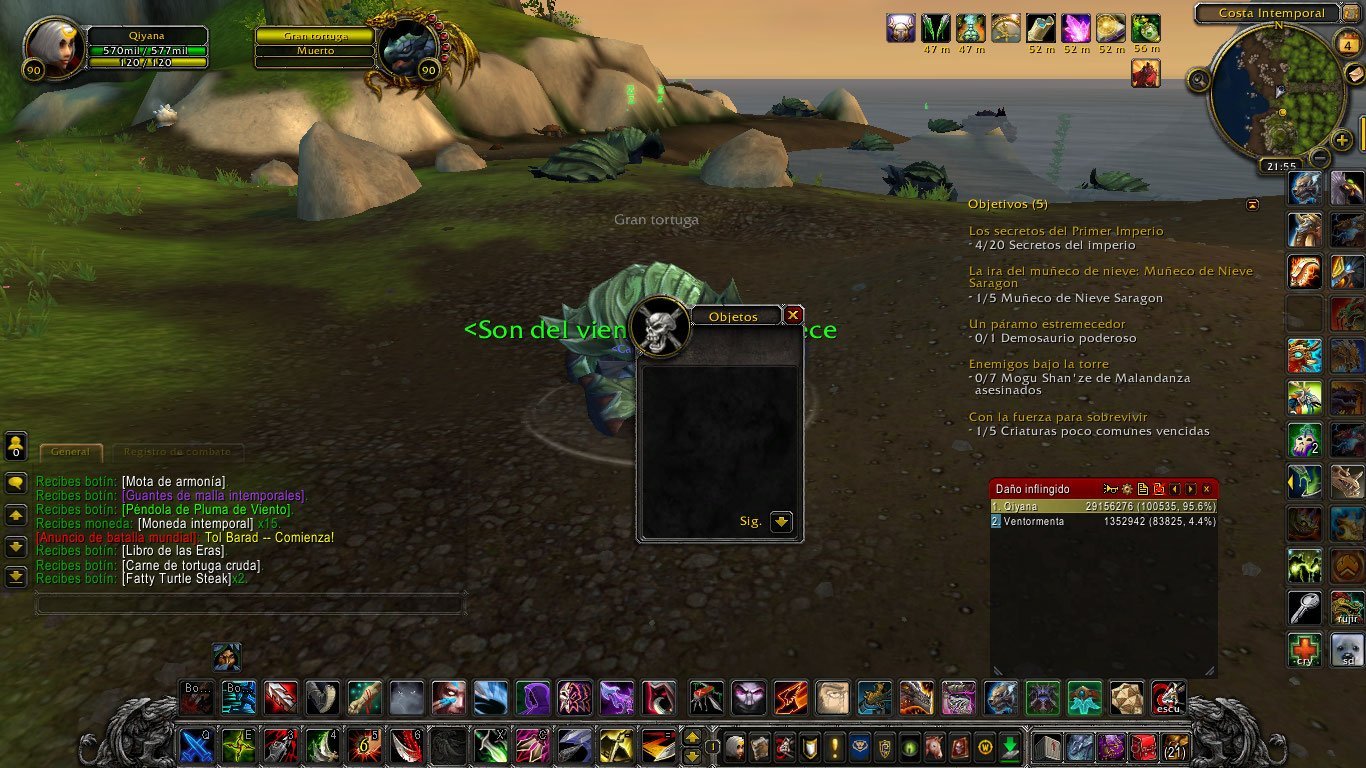Zoom in on the minimap

[1342, 140]
